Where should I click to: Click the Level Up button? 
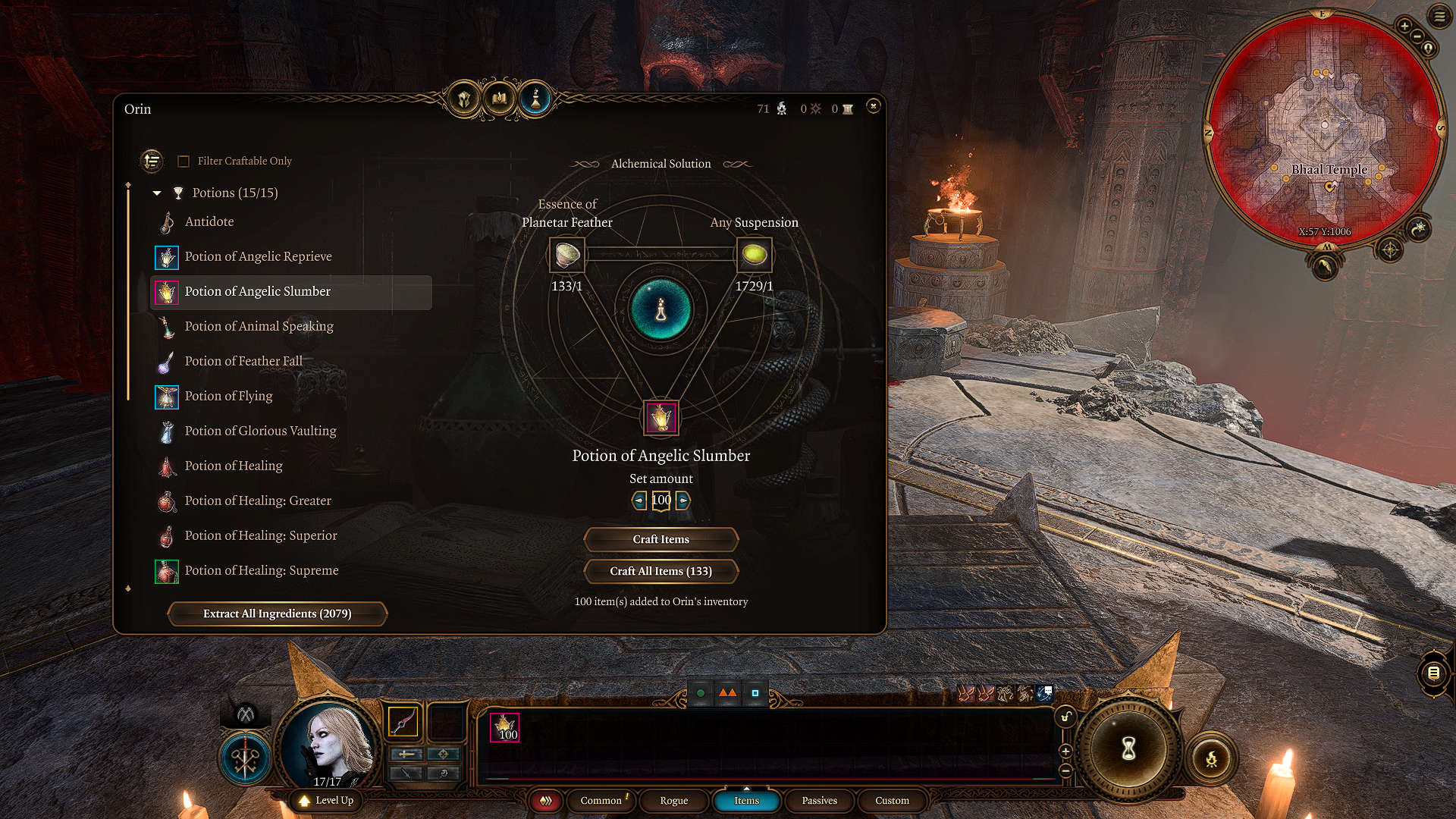(x=326, y=801)
